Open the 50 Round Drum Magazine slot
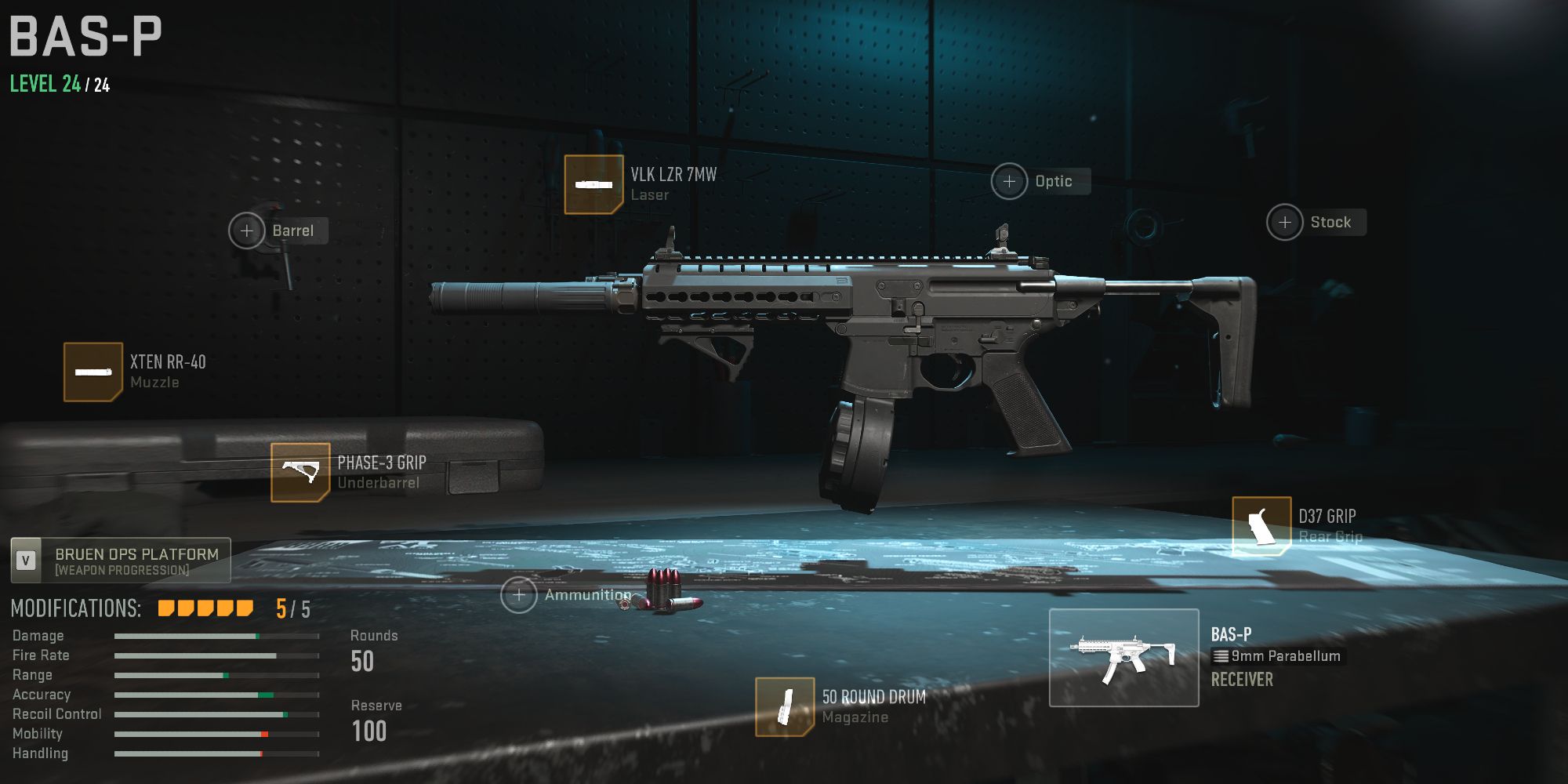 [x=786, y=706]
